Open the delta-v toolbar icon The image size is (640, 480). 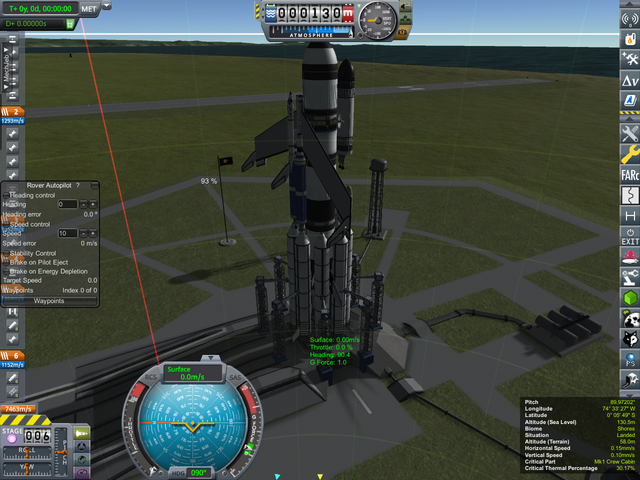coord(630,80)
